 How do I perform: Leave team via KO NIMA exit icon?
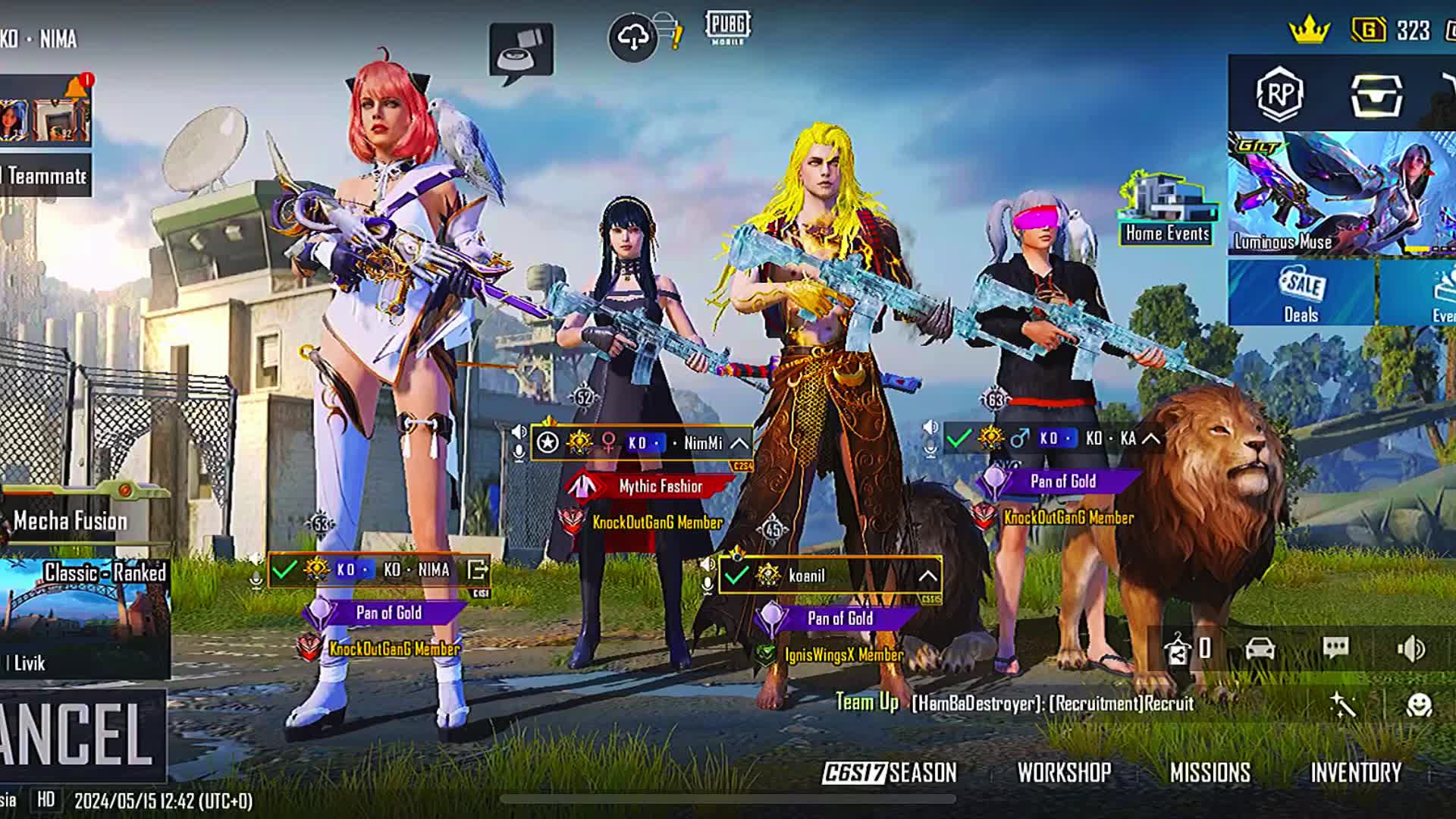(478, 570)
